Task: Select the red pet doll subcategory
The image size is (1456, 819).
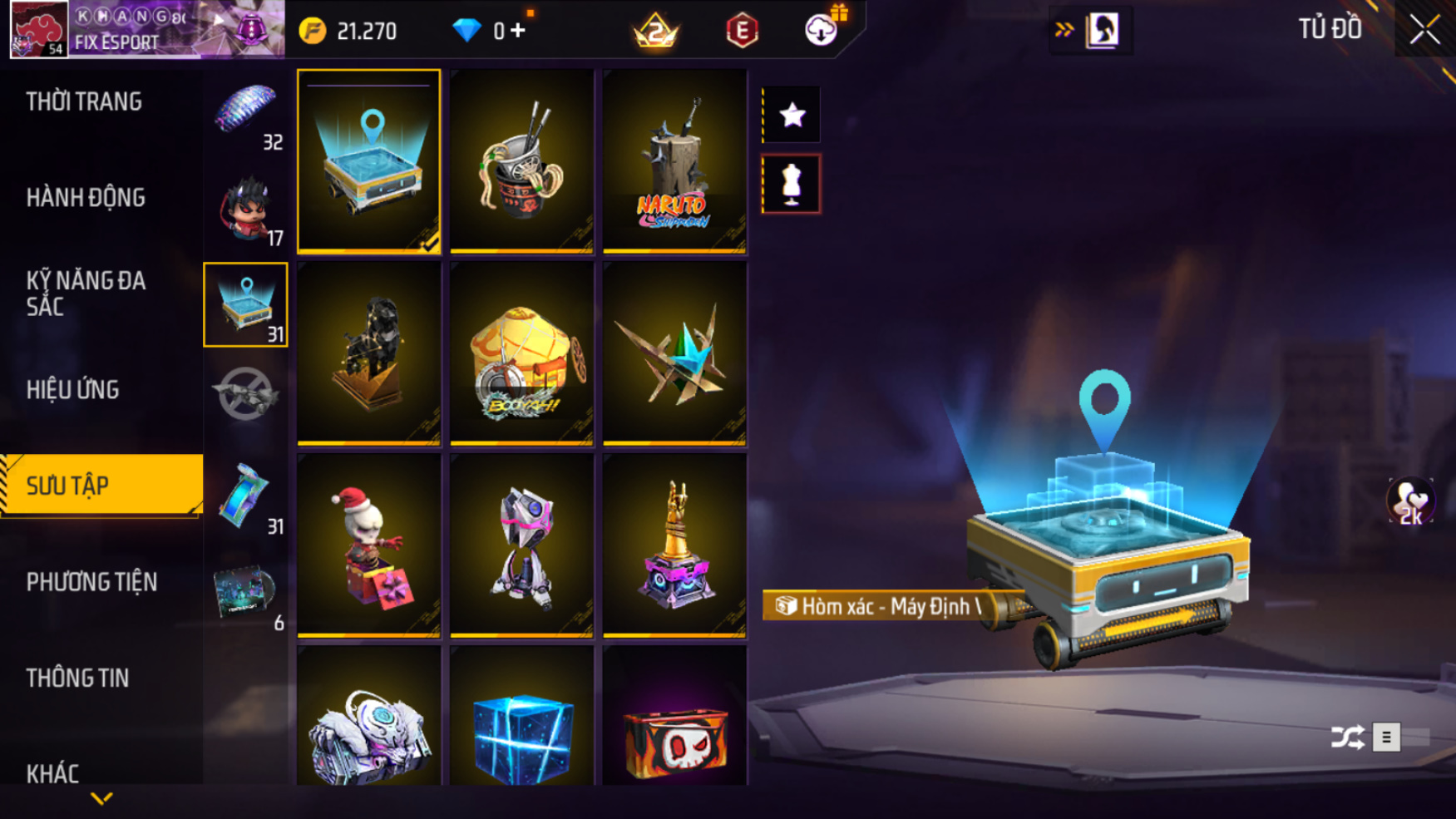Action: (246, 210)
